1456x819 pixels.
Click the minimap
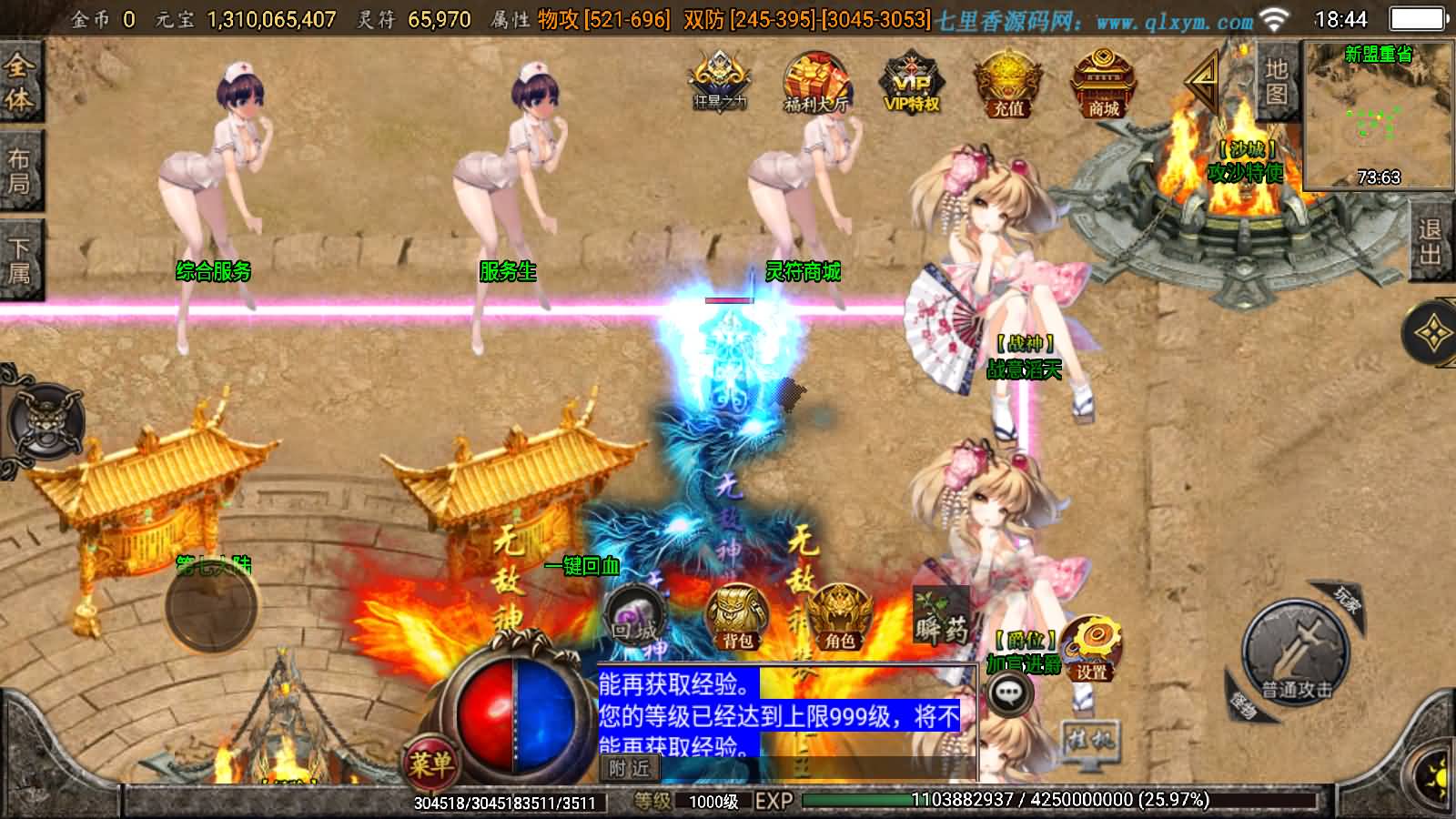click(x=1378, y=114)
